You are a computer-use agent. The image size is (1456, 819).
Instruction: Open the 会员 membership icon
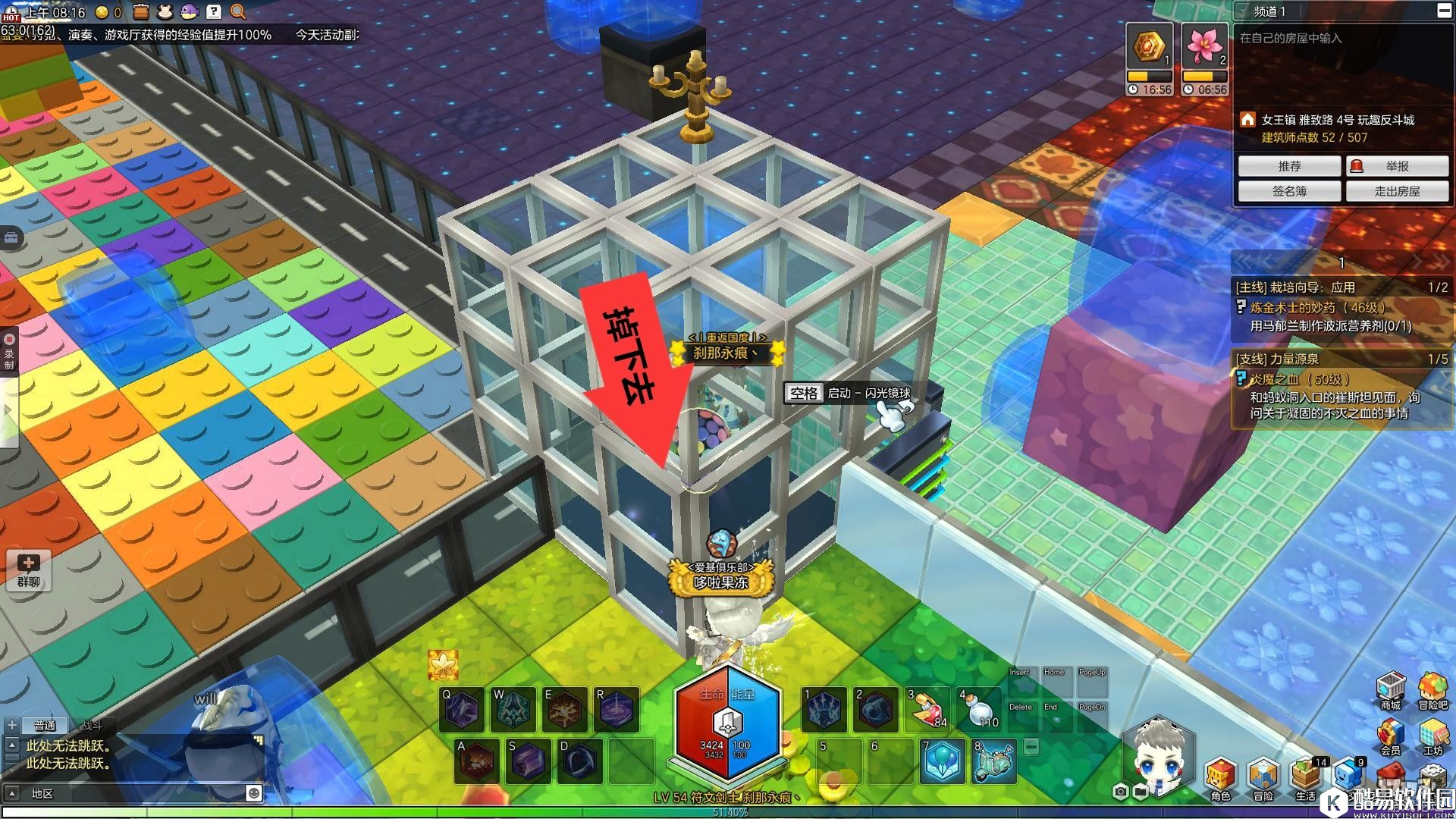(x=1390, y=736)
